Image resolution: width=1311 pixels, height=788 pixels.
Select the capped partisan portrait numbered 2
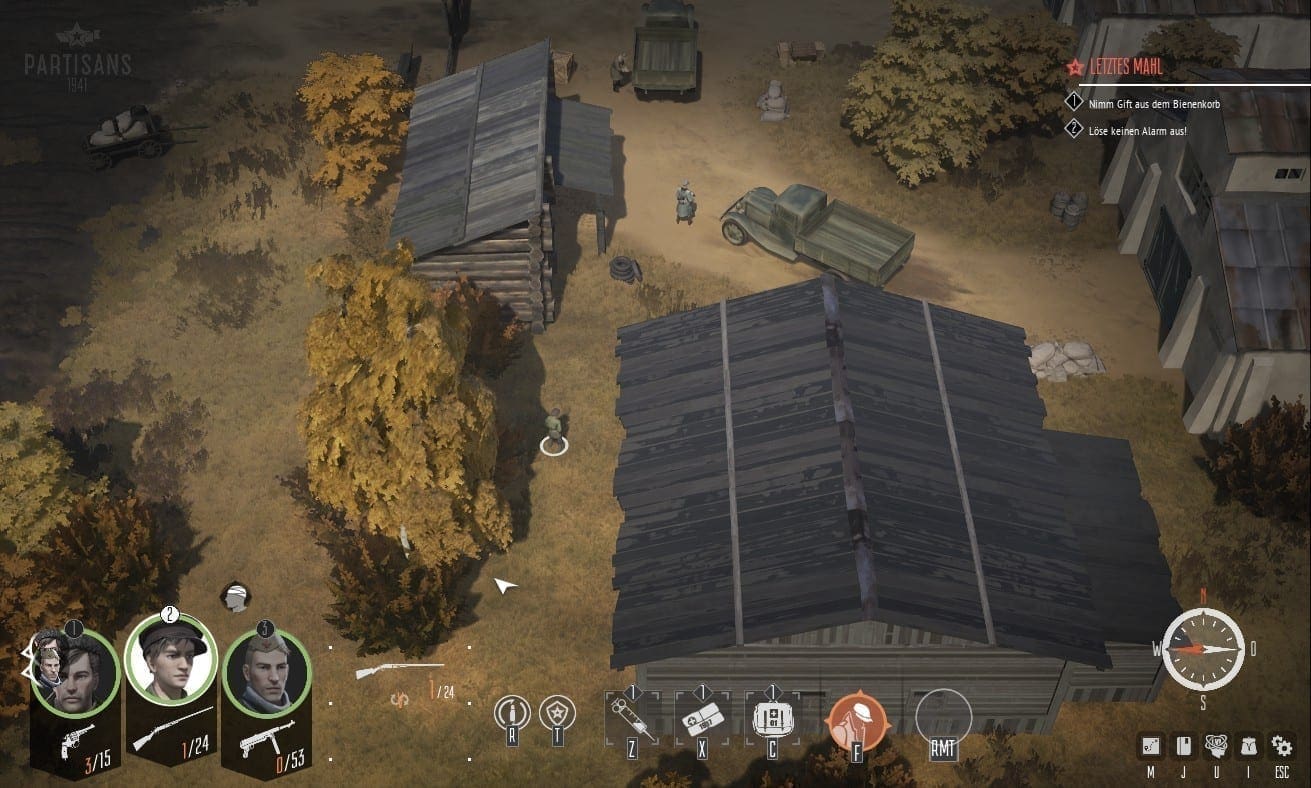(x=171, y=658)
